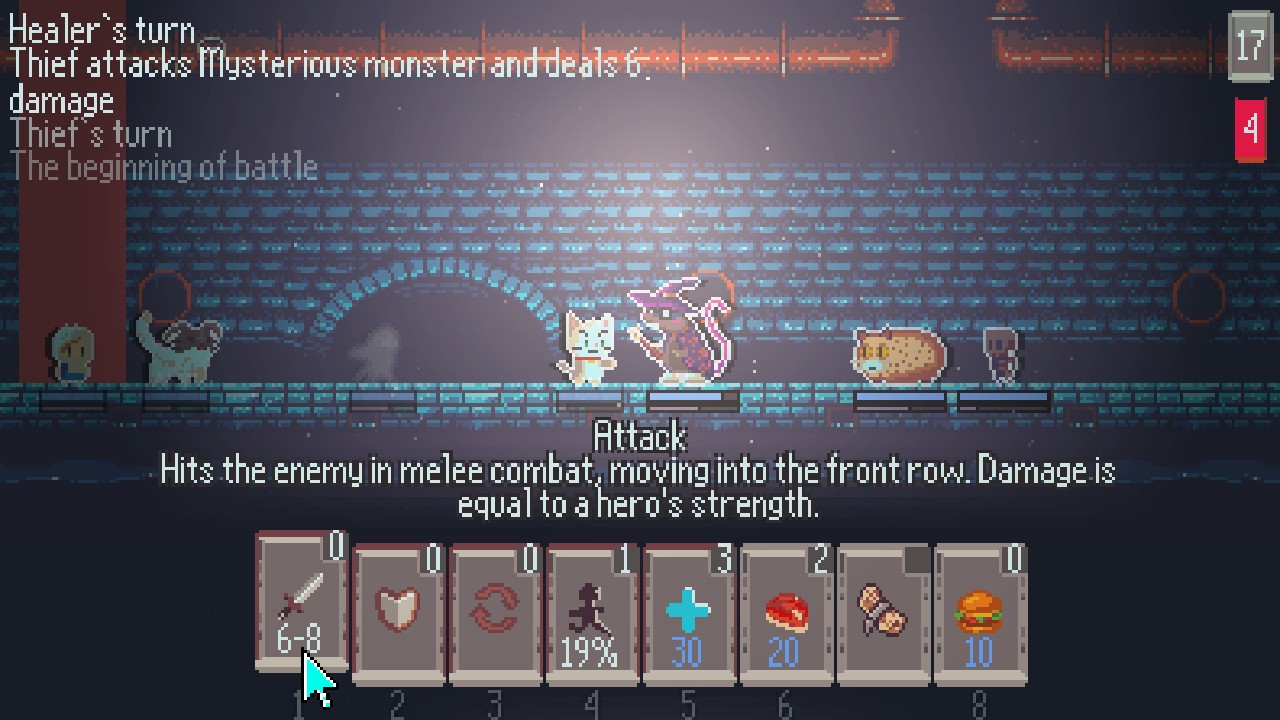Select the meat card worth 20
This screenshot has width=1280, height=720.
(x=785, y=610)
